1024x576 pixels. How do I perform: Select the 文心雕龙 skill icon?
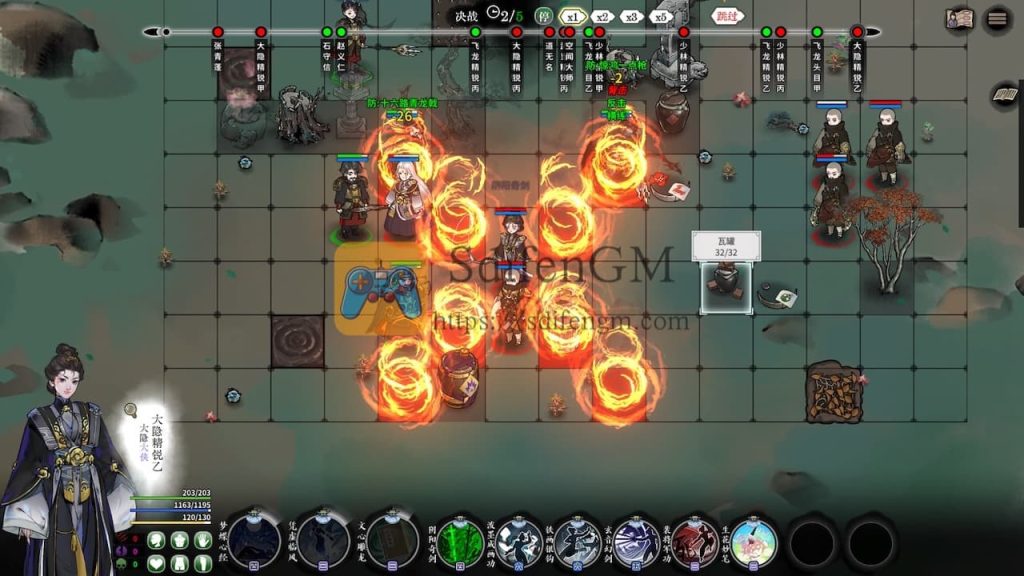[392, 541]
